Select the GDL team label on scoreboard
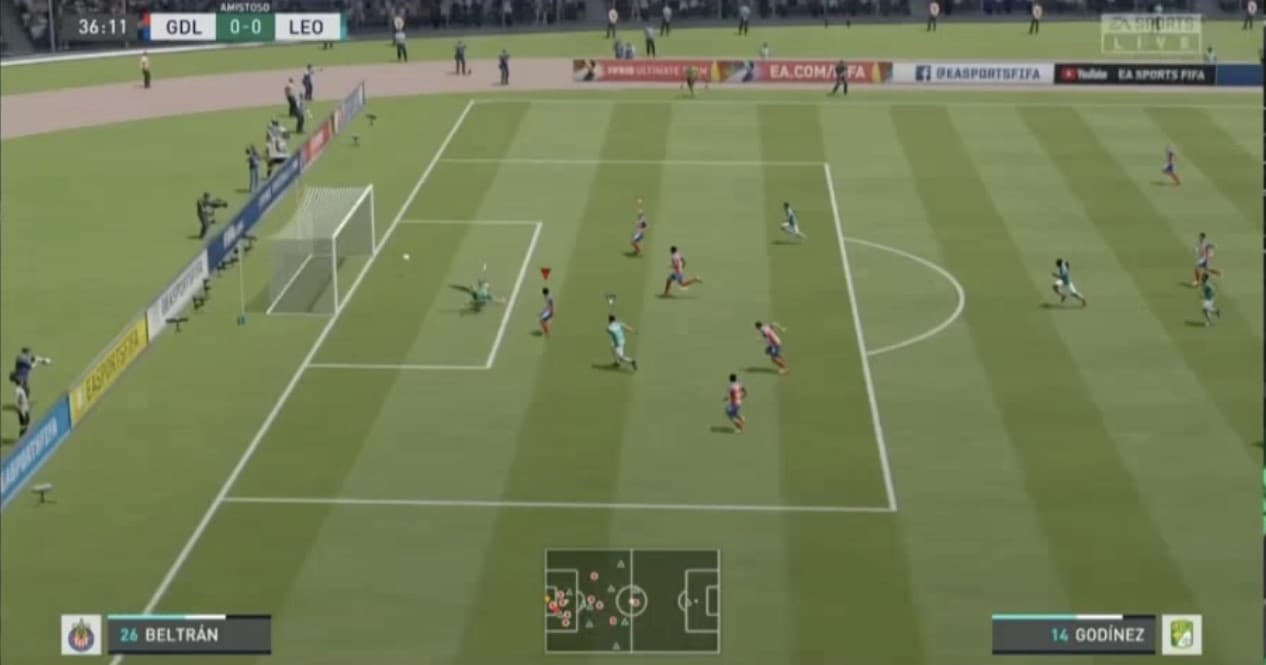 click(x=183, y=27)
